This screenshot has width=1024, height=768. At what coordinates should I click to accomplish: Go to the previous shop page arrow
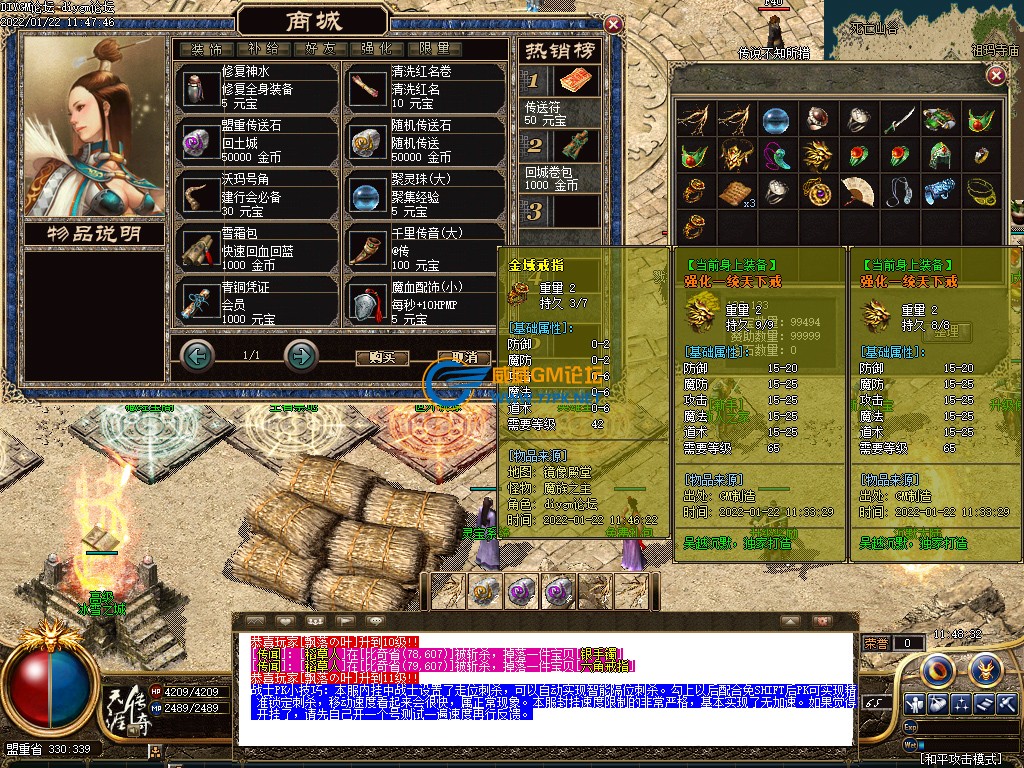[198, 355]
